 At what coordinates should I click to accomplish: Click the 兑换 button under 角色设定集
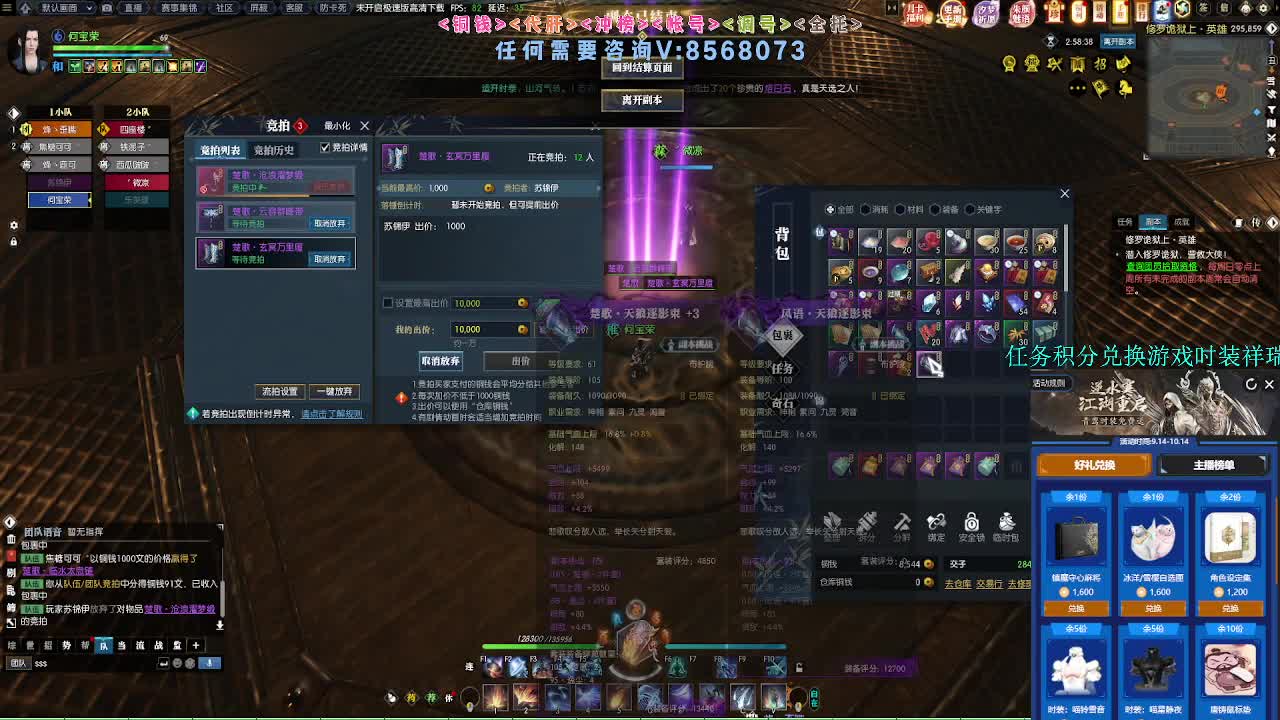[x=1230, y=608]
